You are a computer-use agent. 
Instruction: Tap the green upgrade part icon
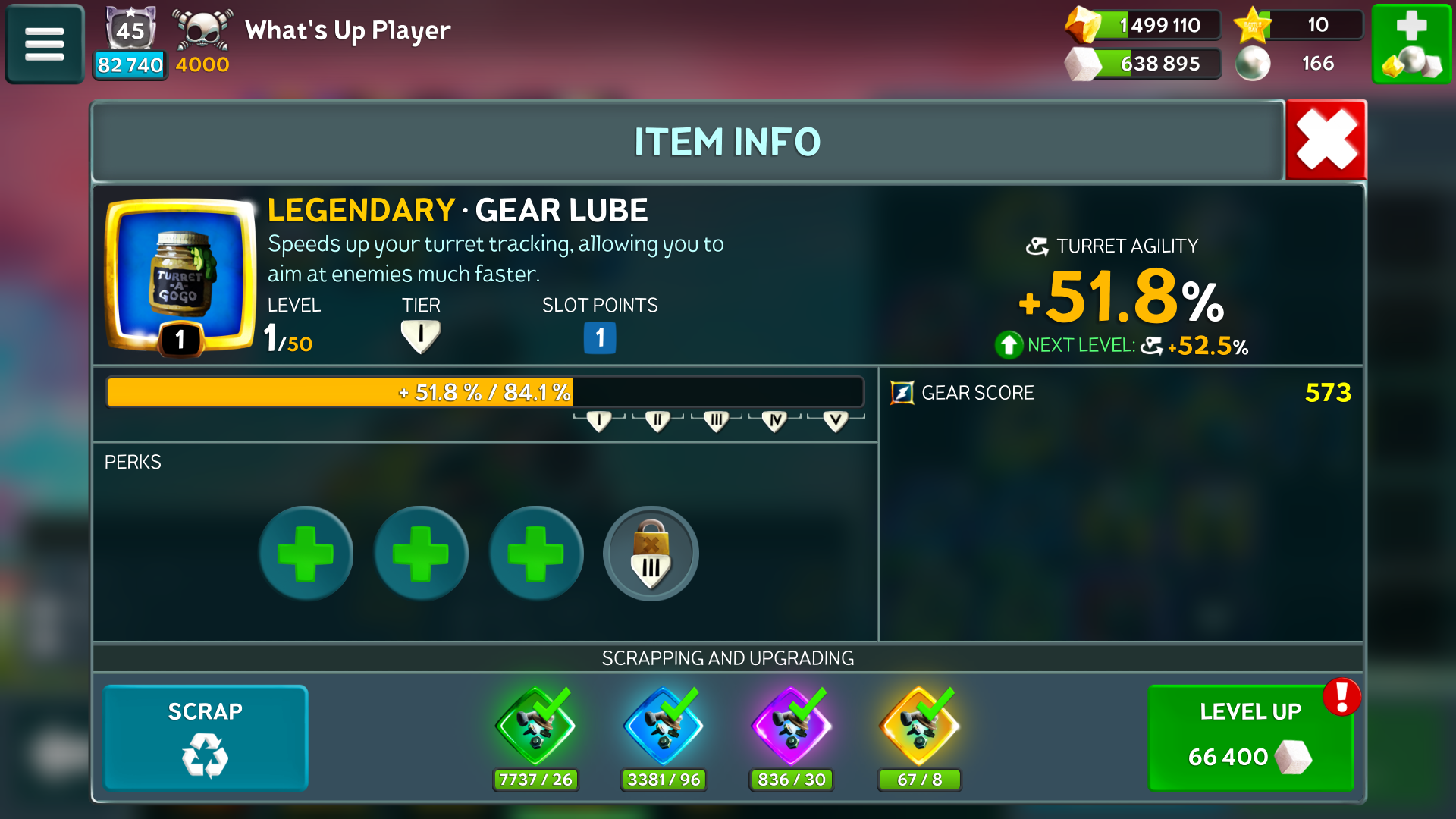coord(535,726)
